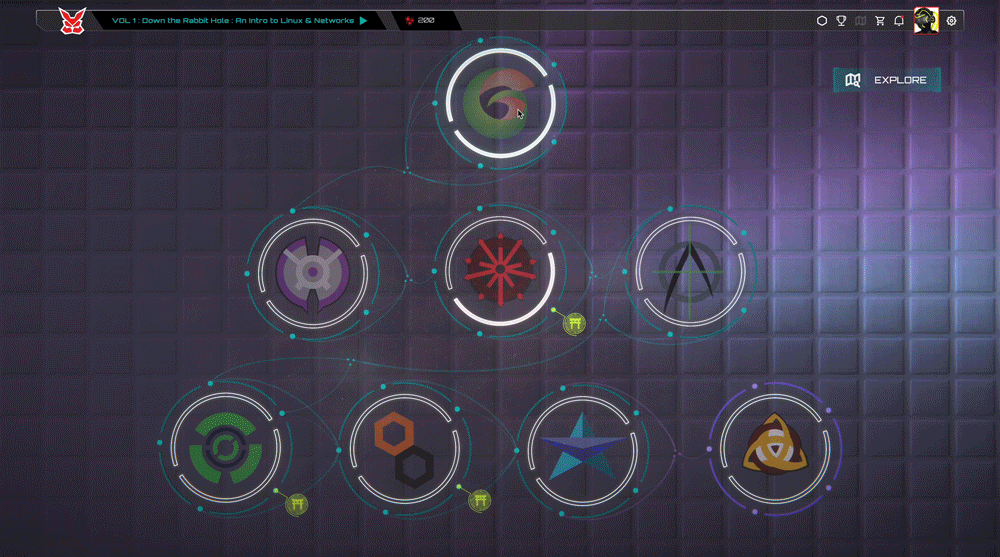Click the hexagon icon in top bar
Image resolution: width=1000 pixels, height=557 pixels.
coord(822,20)
